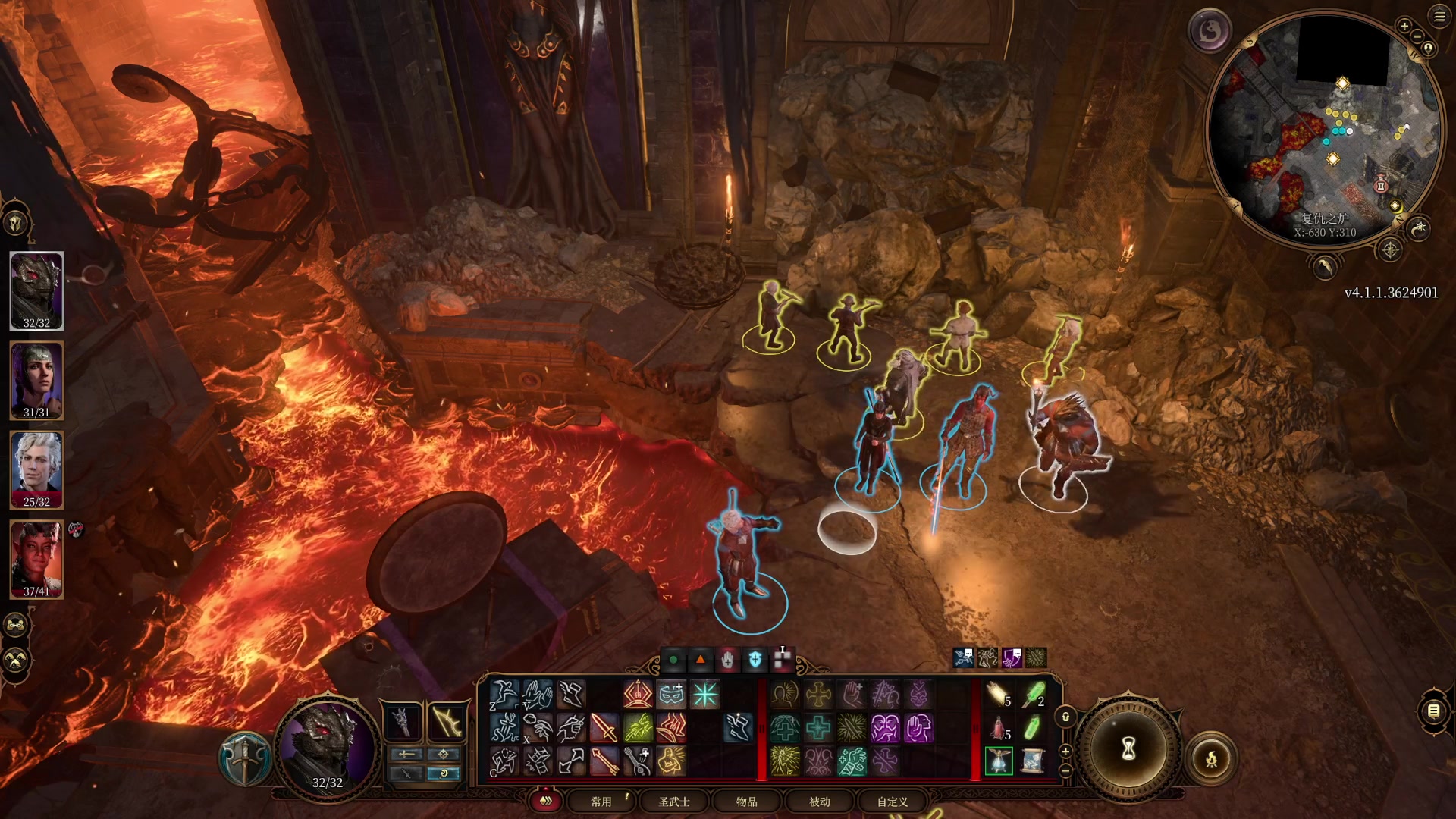Toggle the hotbar lock padlock icon
The height and width of the screenshot is (819, 1456).
pyautogui.click(x=1065, y=717)
